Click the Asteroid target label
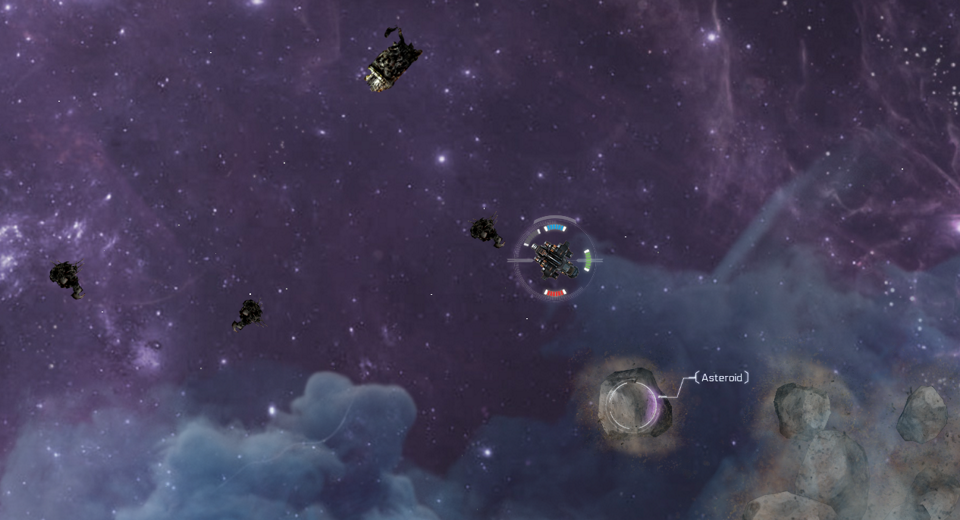This screenshot has width=960, height=520. click(721, 378)
